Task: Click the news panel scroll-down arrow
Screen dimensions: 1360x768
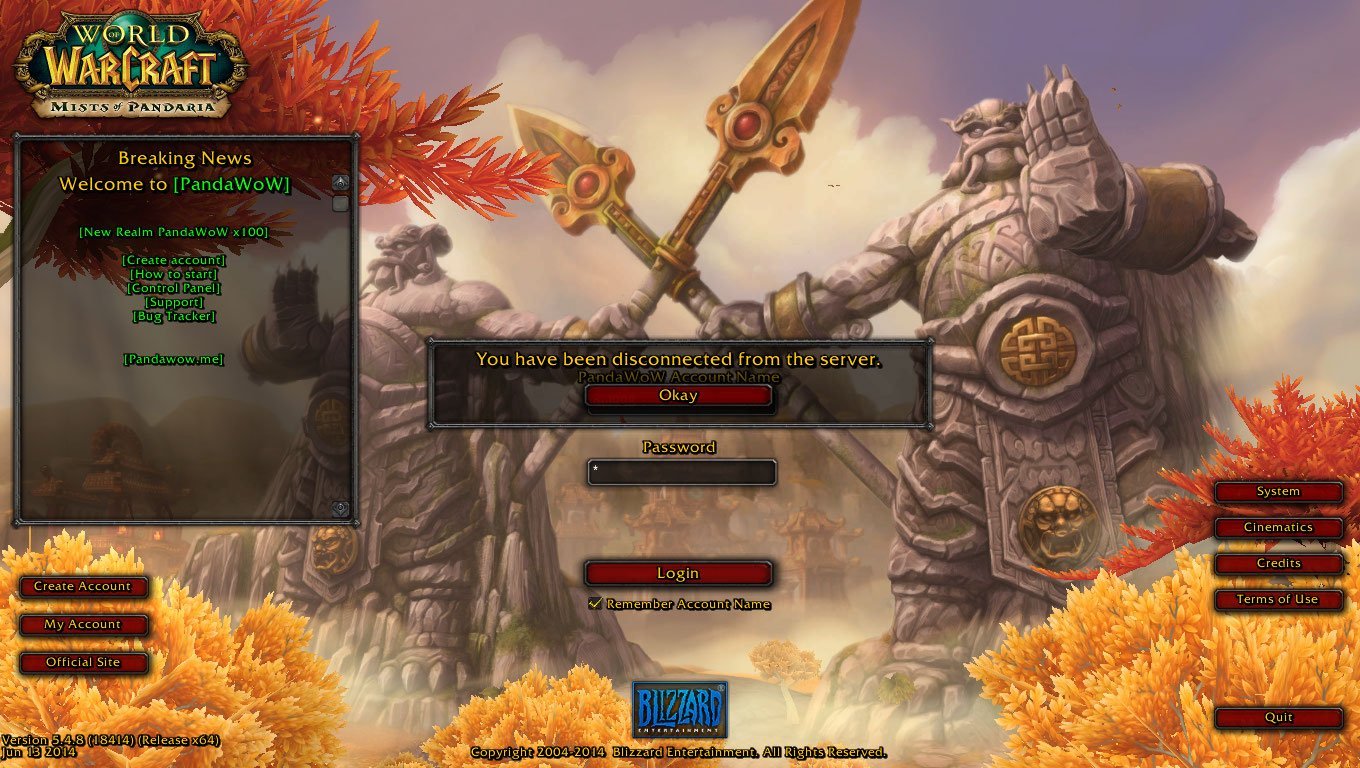Action: pos(340,508)
